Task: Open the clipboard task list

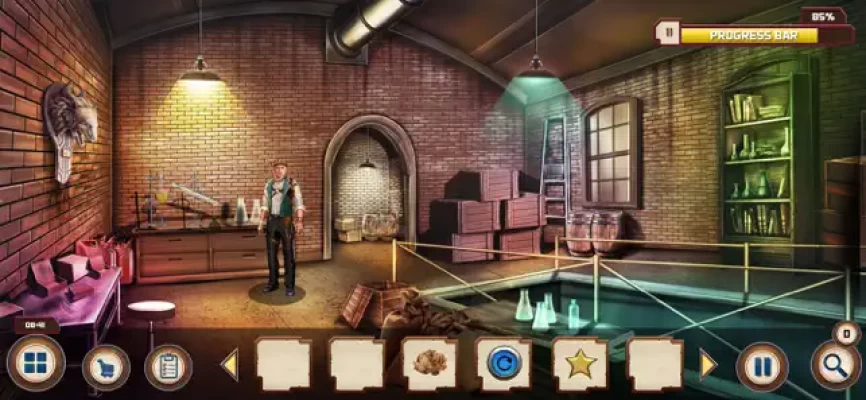Action: pyautogui.click(x=168, y=367)
